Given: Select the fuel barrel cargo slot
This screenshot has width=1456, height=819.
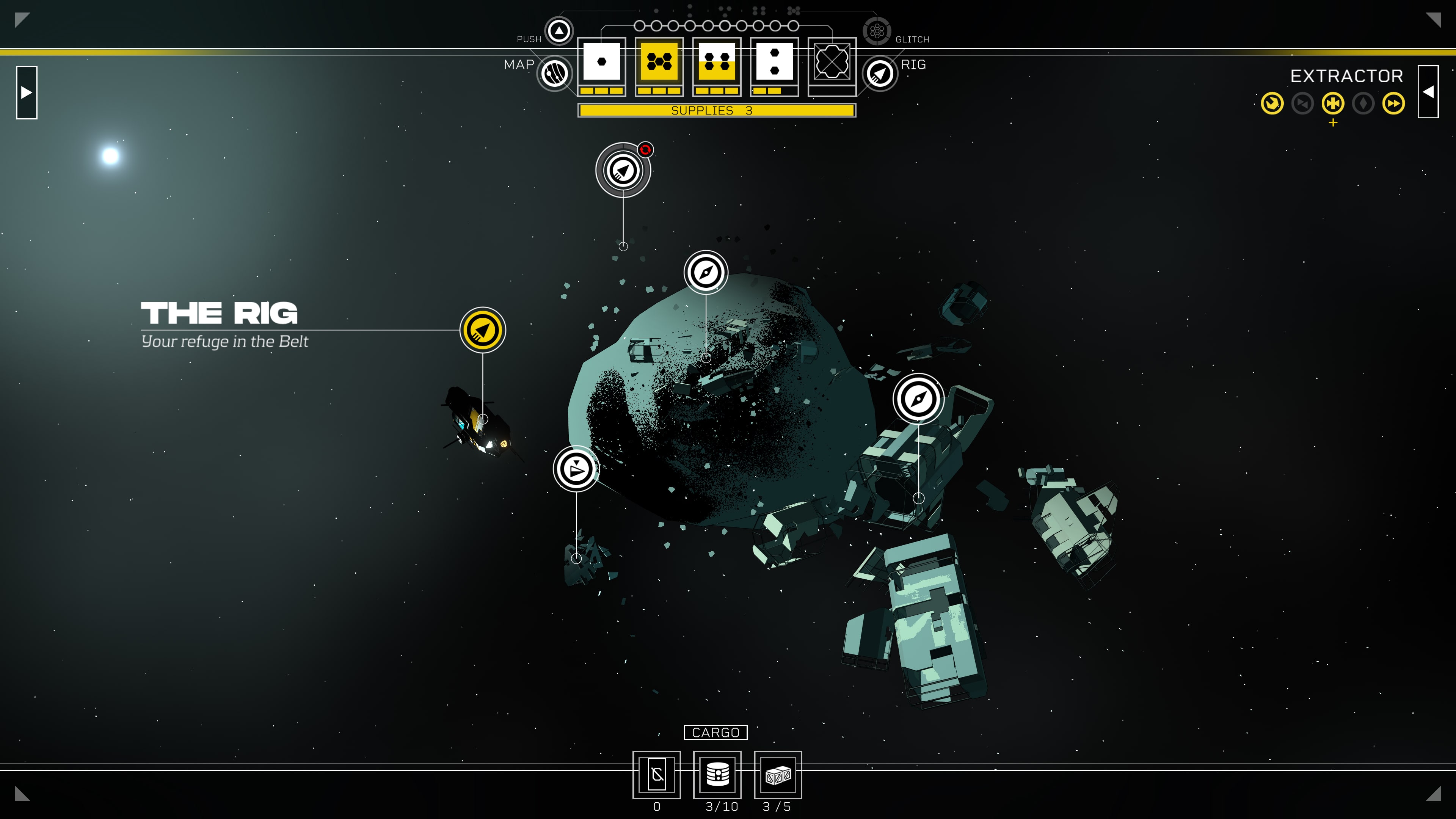Looking at the screenshot, I should point(717,774).
